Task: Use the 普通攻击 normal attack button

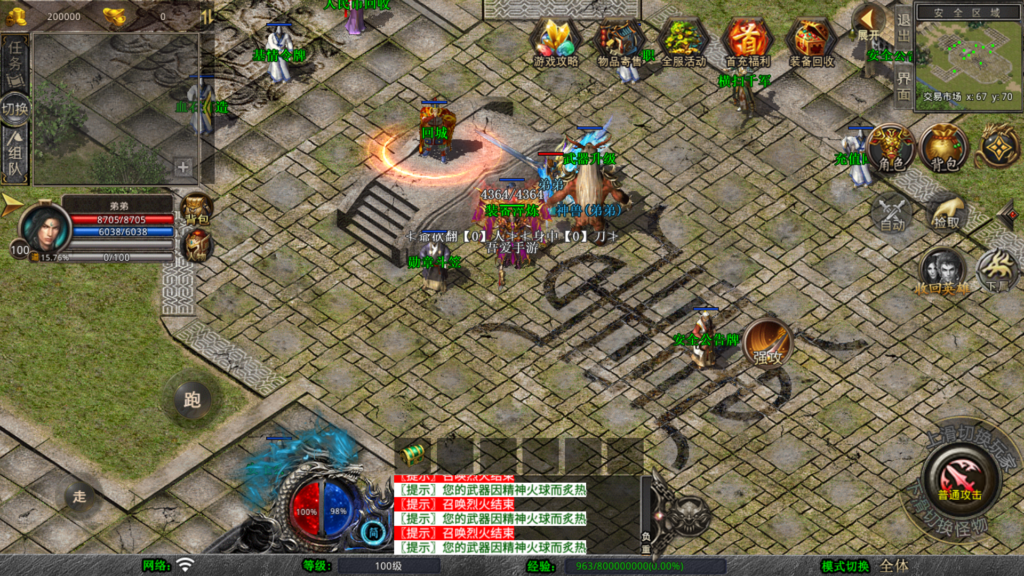Action: coord(959,476)
